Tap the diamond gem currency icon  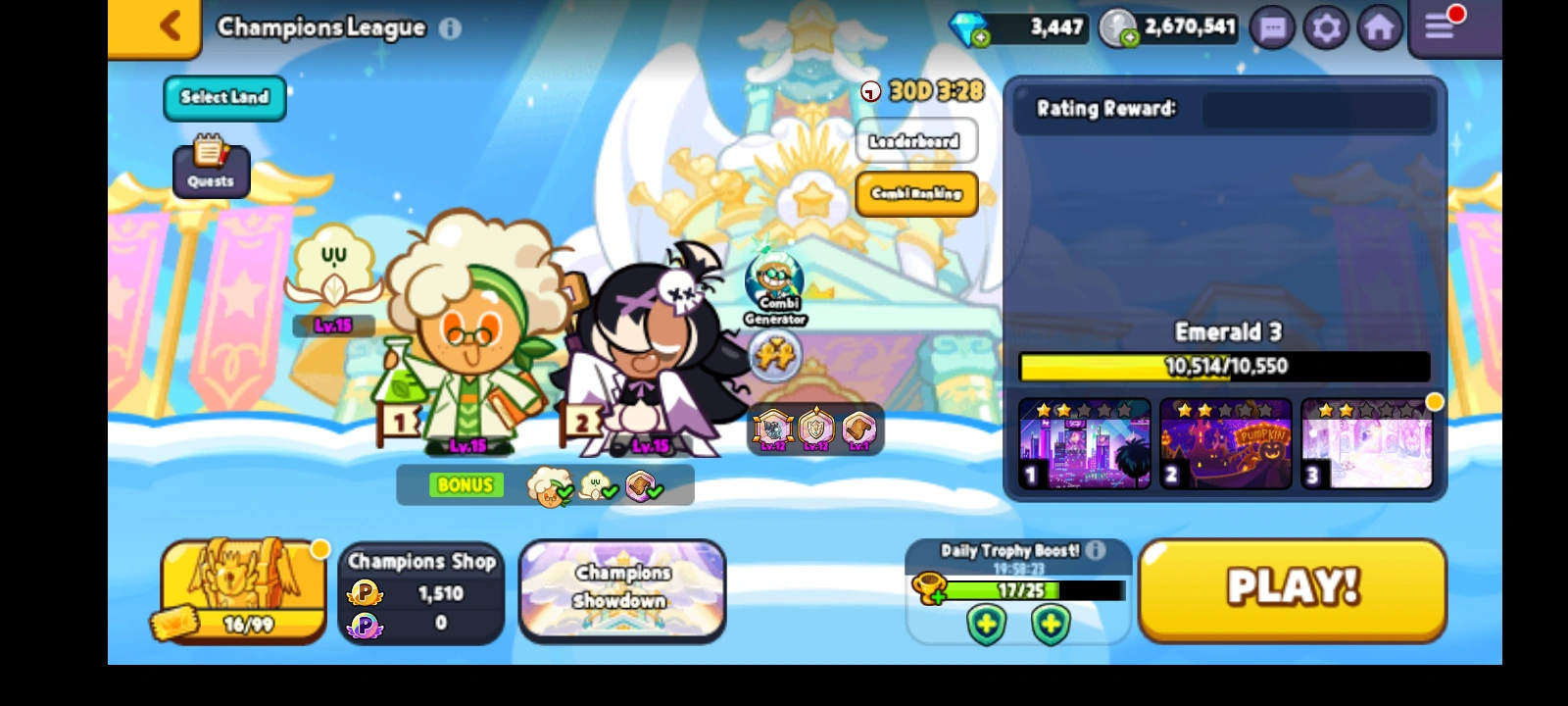(x=970, y=28)
